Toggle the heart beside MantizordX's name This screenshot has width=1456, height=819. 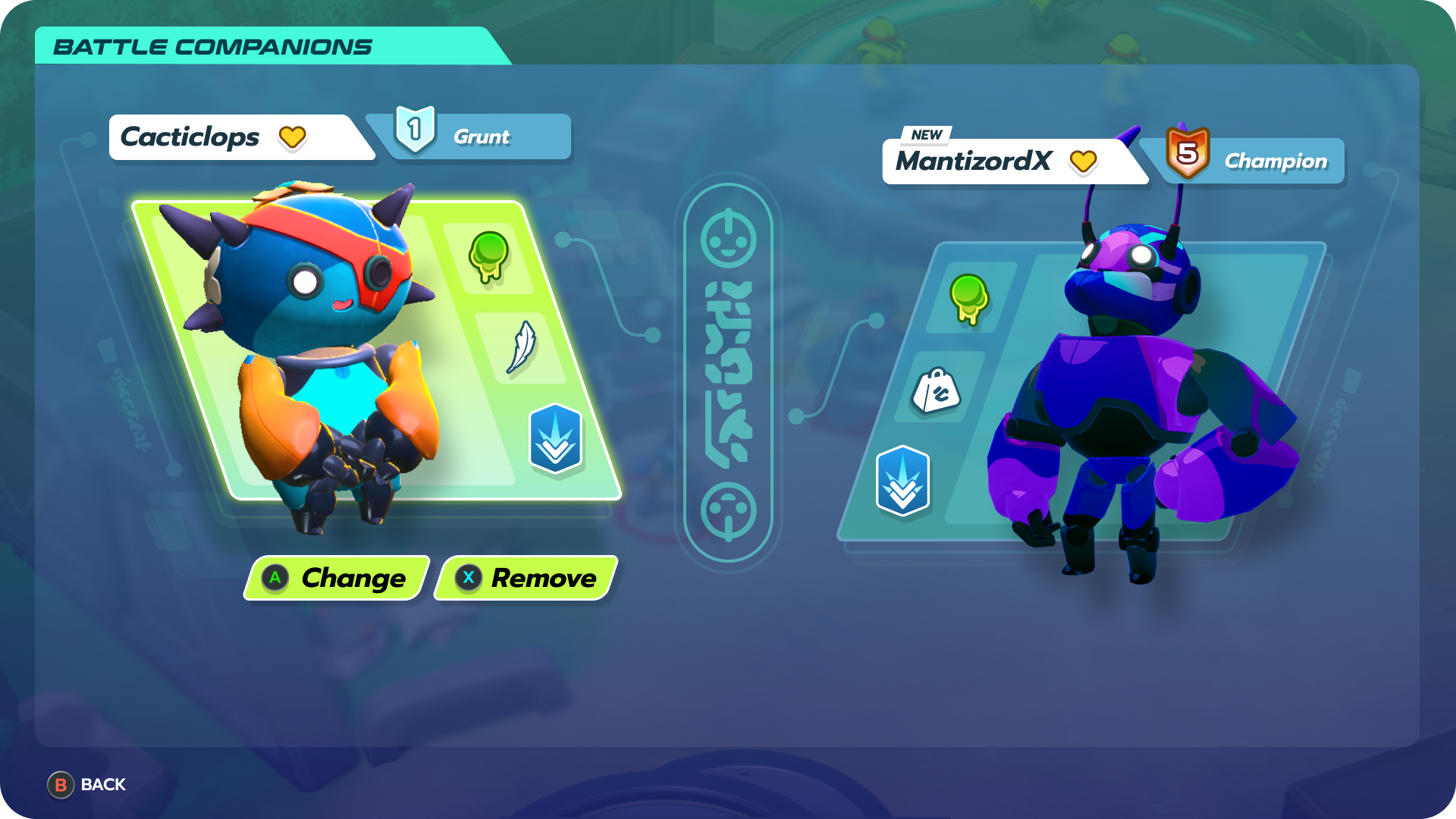1083,162
